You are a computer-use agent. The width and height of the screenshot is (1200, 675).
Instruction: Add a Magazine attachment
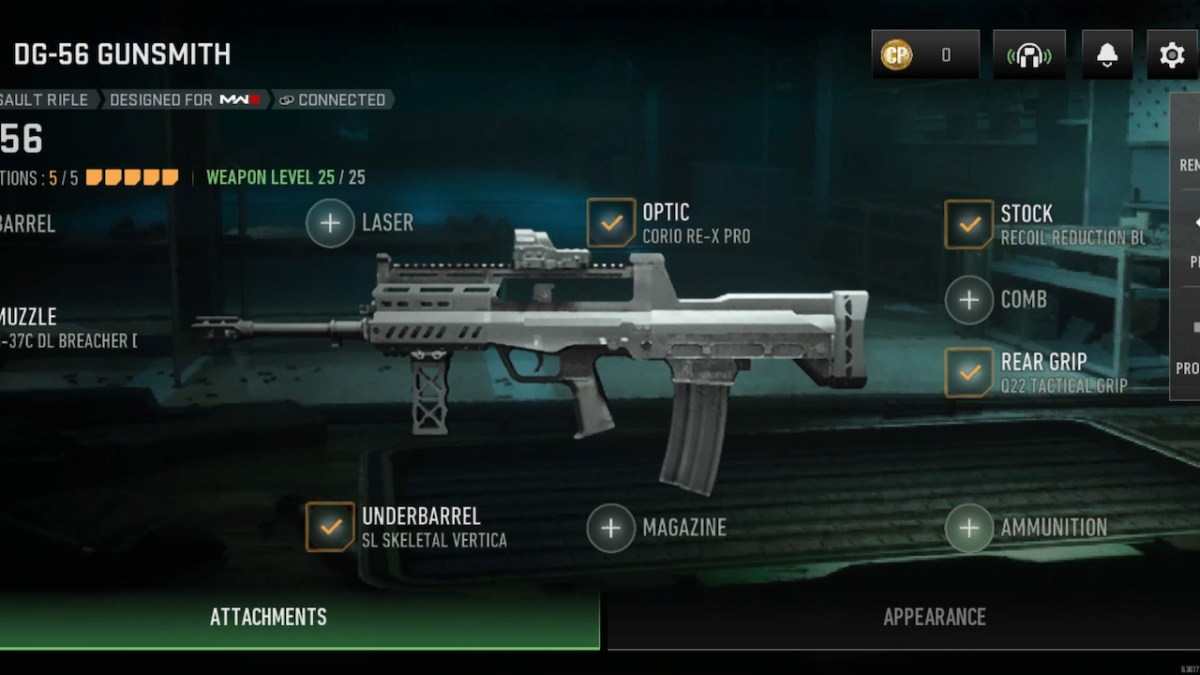pyautogui.click(x=611, y=527)
